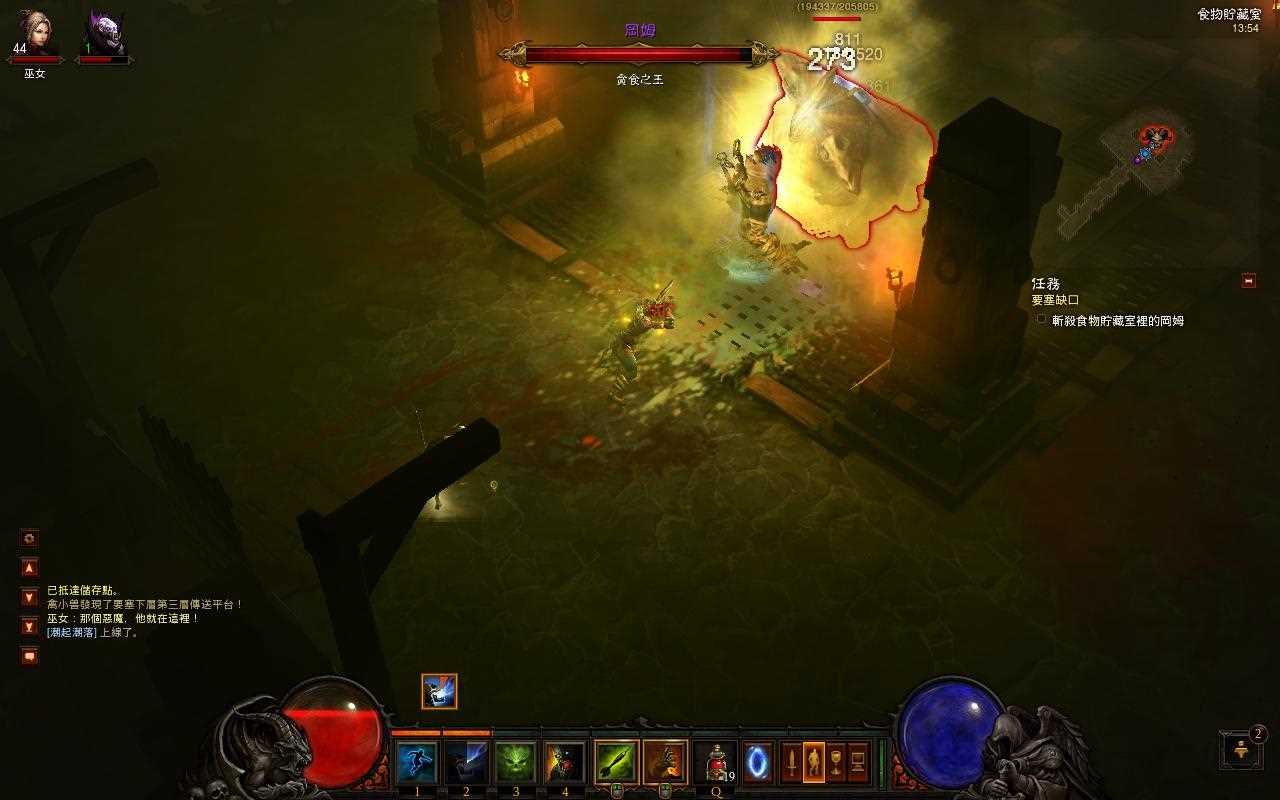Select the purple pet portrait
This screenshot has width=1280, height=800.
tap(104, 33)
